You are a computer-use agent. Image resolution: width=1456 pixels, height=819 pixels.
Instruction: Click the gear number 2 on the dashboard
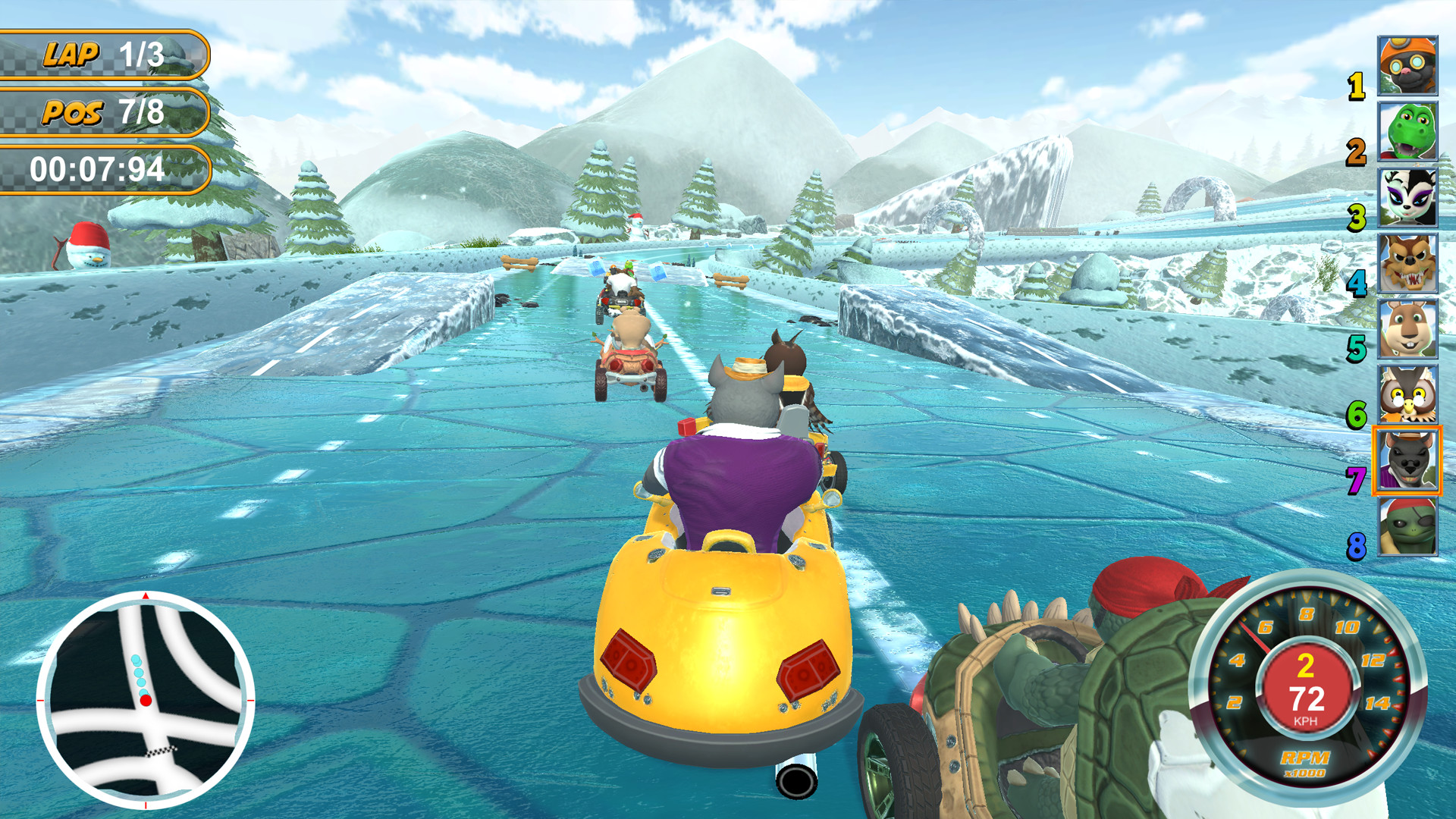click(x=1305, y=666)
